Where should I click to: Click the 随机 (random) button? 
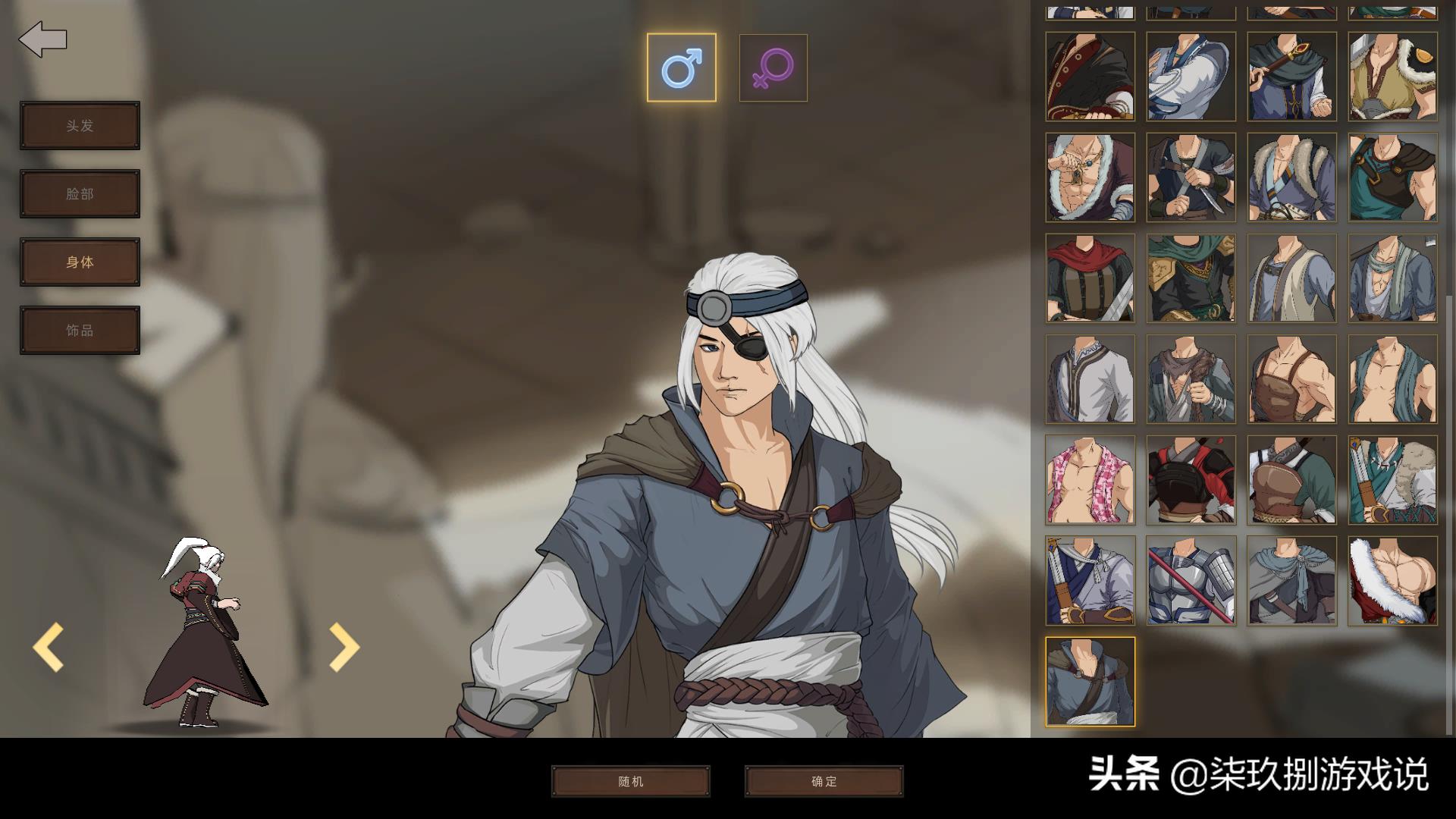click(x=631, y=780)
